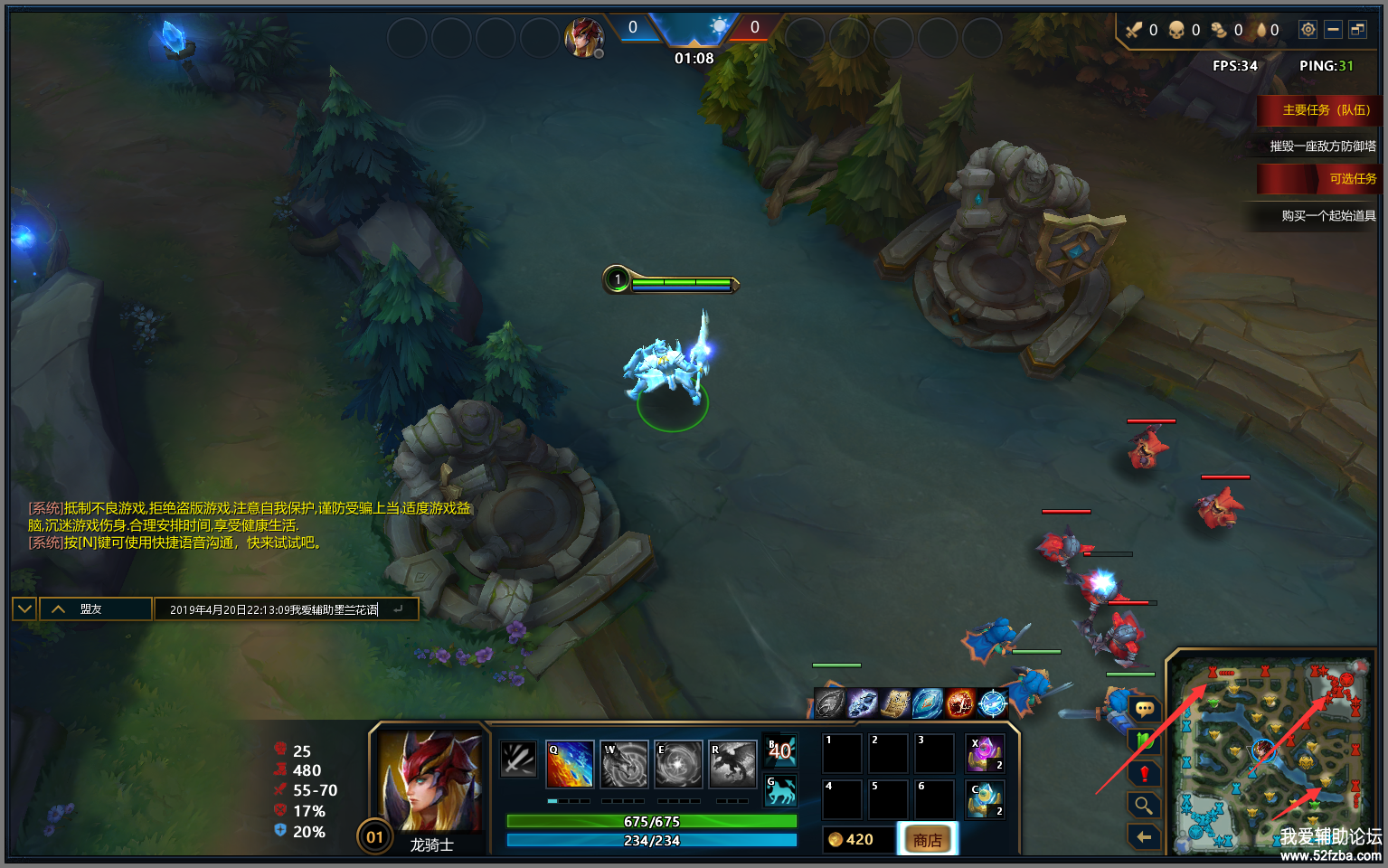Use the C blue ward item
The width and height of the screenshot is (1388, 868).
coord(986,800)
